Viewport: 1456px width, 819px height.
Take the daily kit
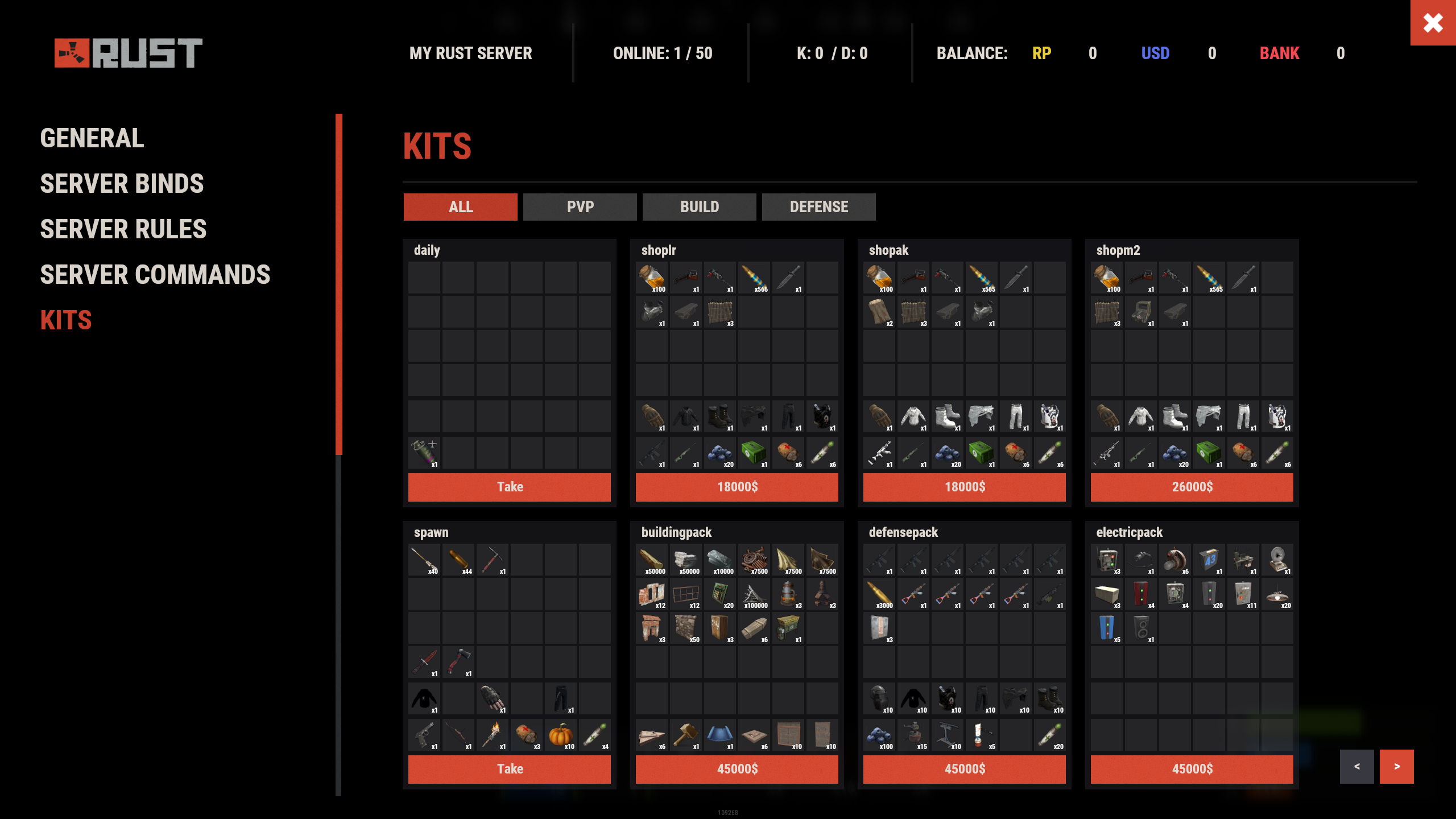[x=509, y=487]
